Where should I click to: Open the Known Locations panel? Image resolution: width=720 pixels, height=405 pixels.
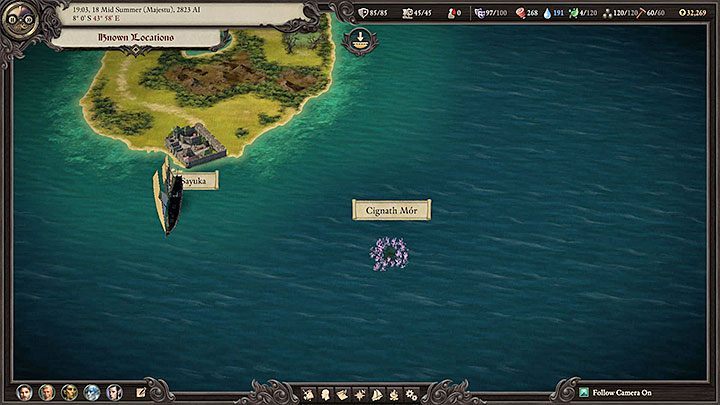pos(137,38)
